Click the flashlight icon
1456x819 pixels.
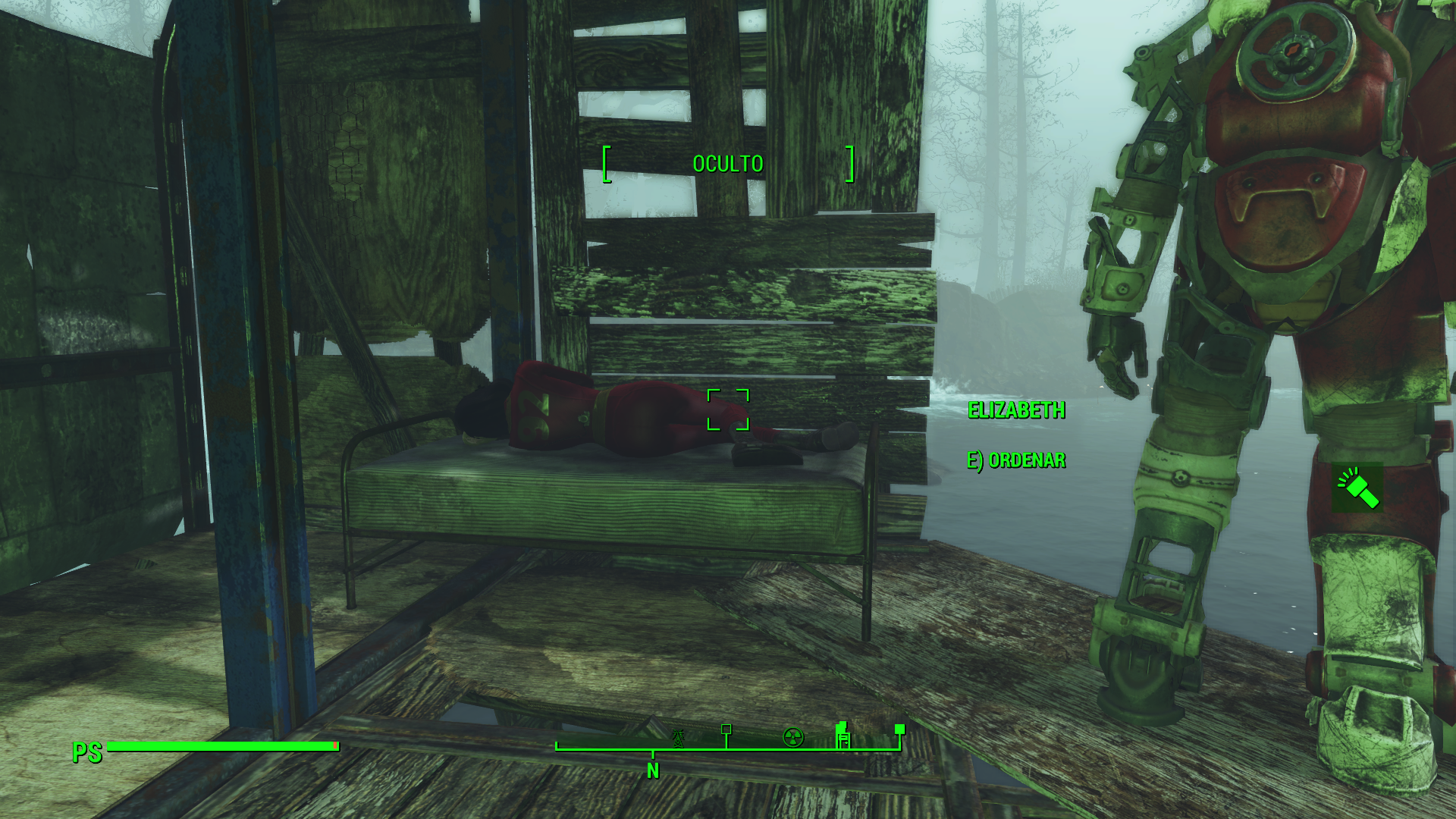(1357, 488)
